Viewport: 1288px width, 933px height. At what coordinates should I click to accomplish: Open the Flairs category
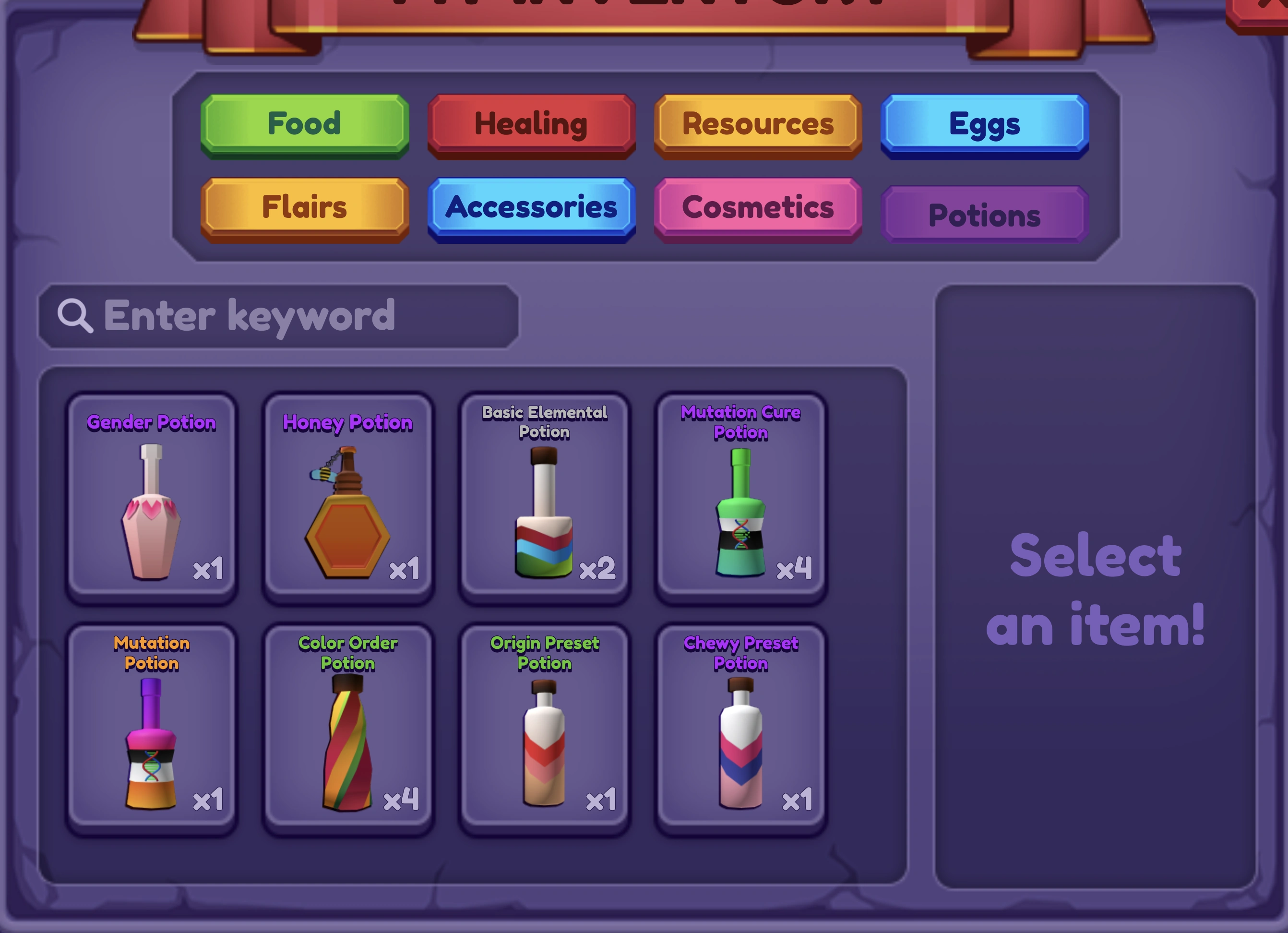coord(304,208)
